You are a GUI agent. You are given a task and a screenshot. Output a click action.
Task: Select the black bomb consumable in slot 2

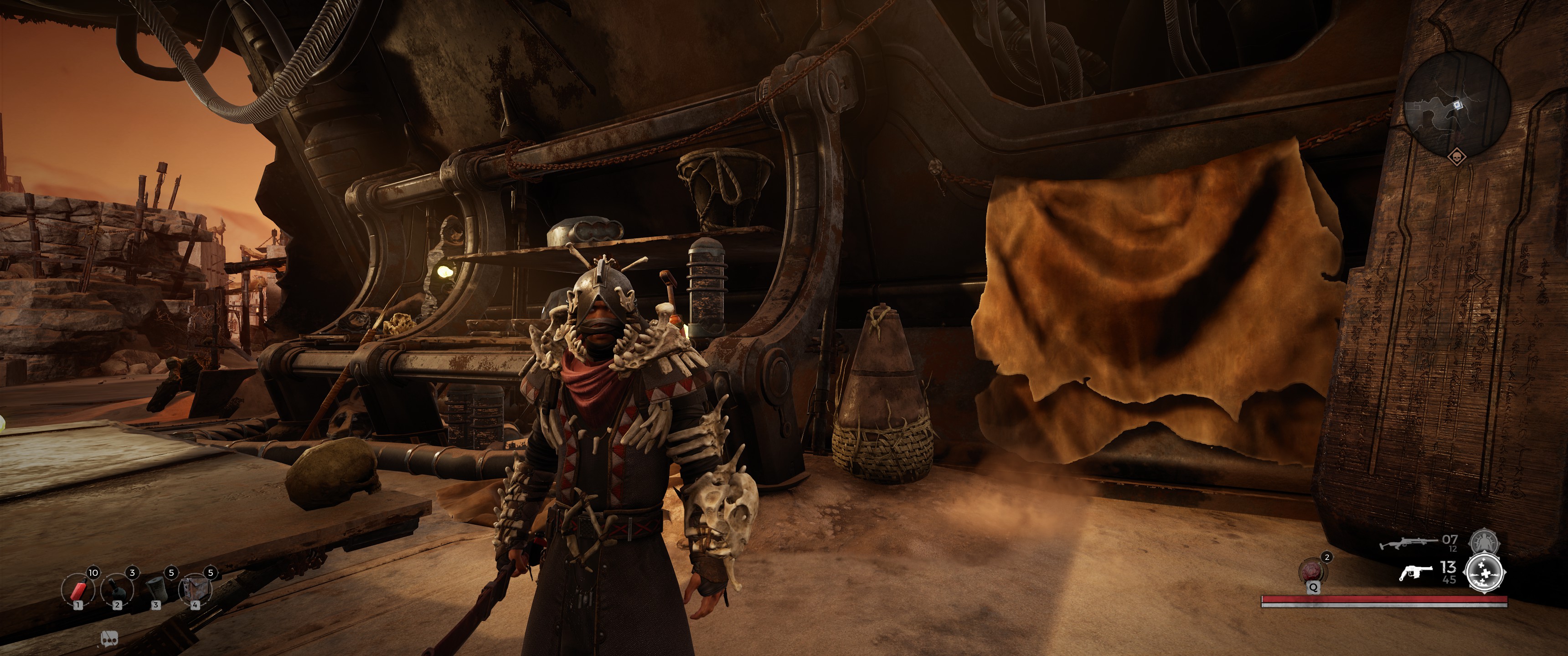point(117,589)
